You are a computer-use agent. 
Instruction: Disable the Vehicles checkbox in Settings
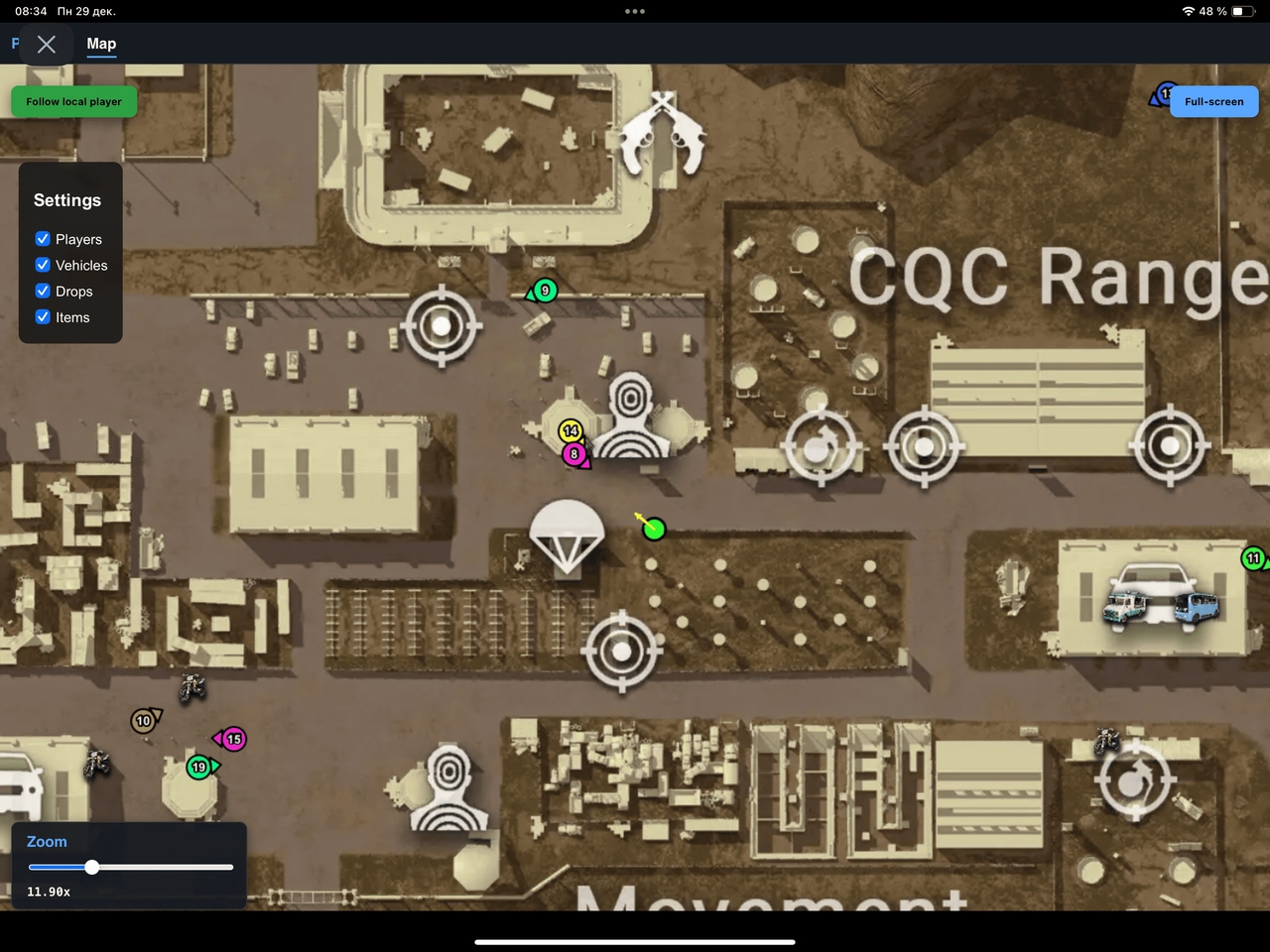[x=43, y=265]
